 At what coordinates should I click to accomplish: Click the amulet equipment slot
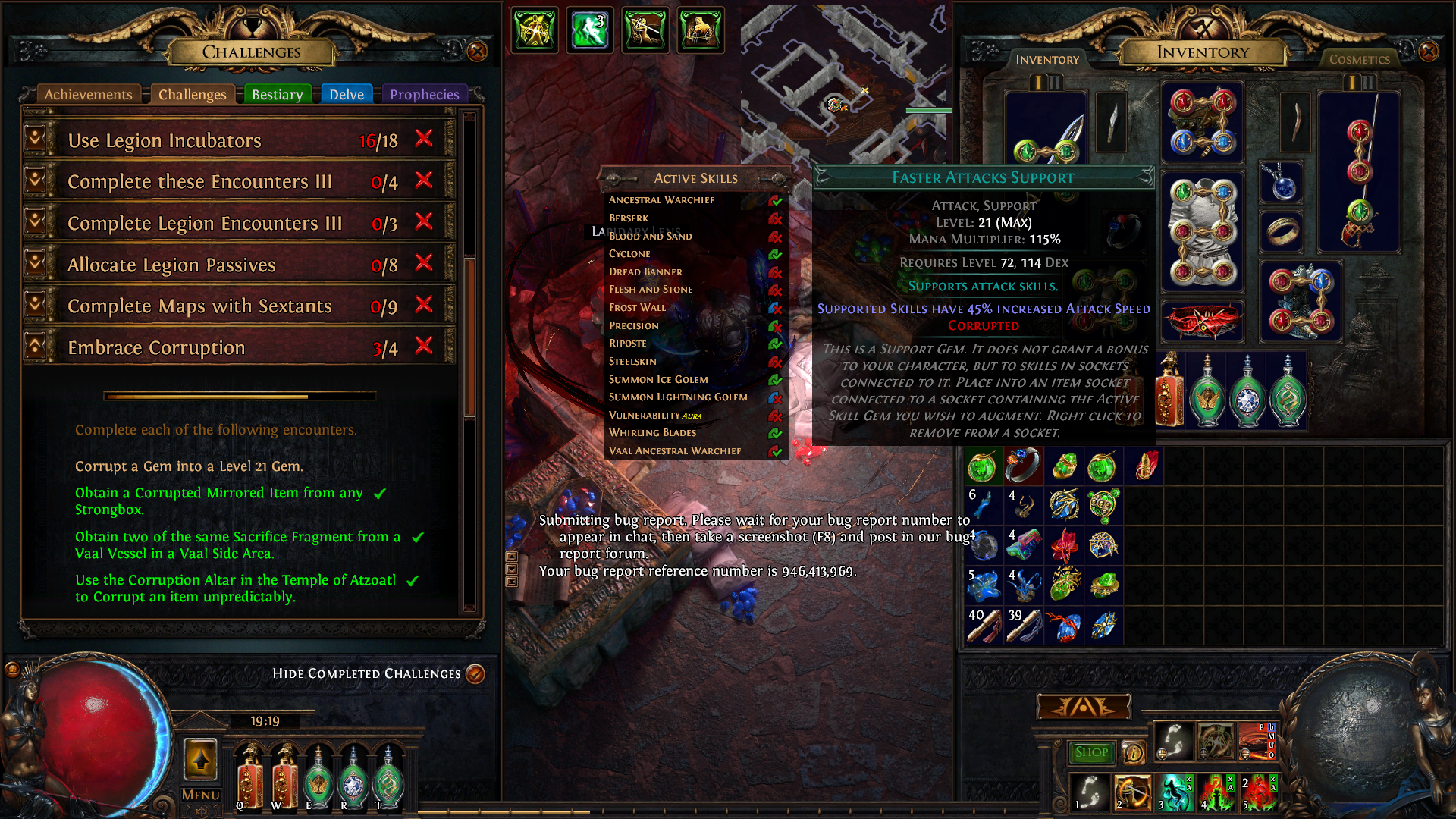click(x=1282, y=184)
